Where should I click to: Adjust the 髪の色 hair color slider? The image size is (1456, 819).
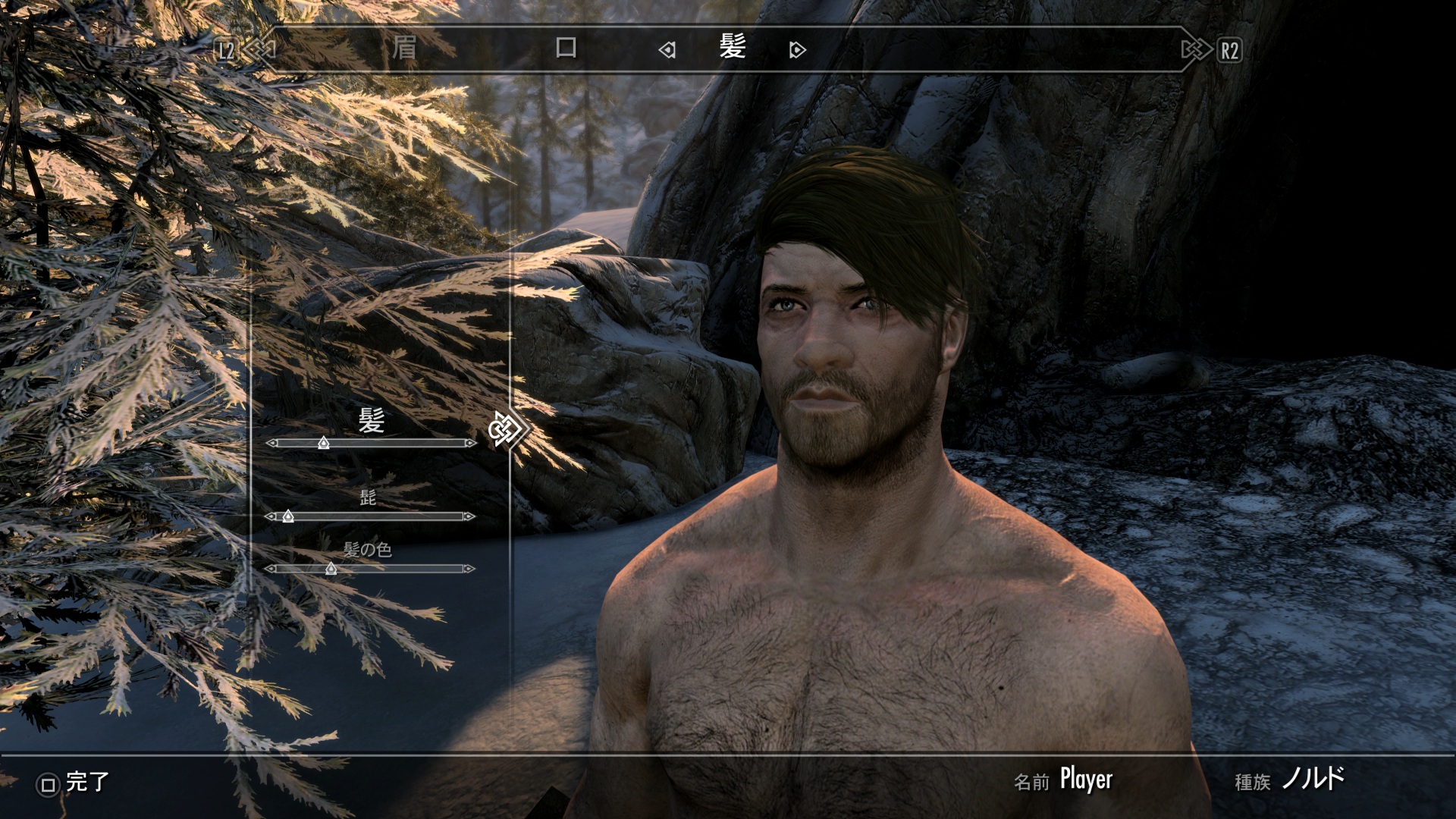(331, 568)
